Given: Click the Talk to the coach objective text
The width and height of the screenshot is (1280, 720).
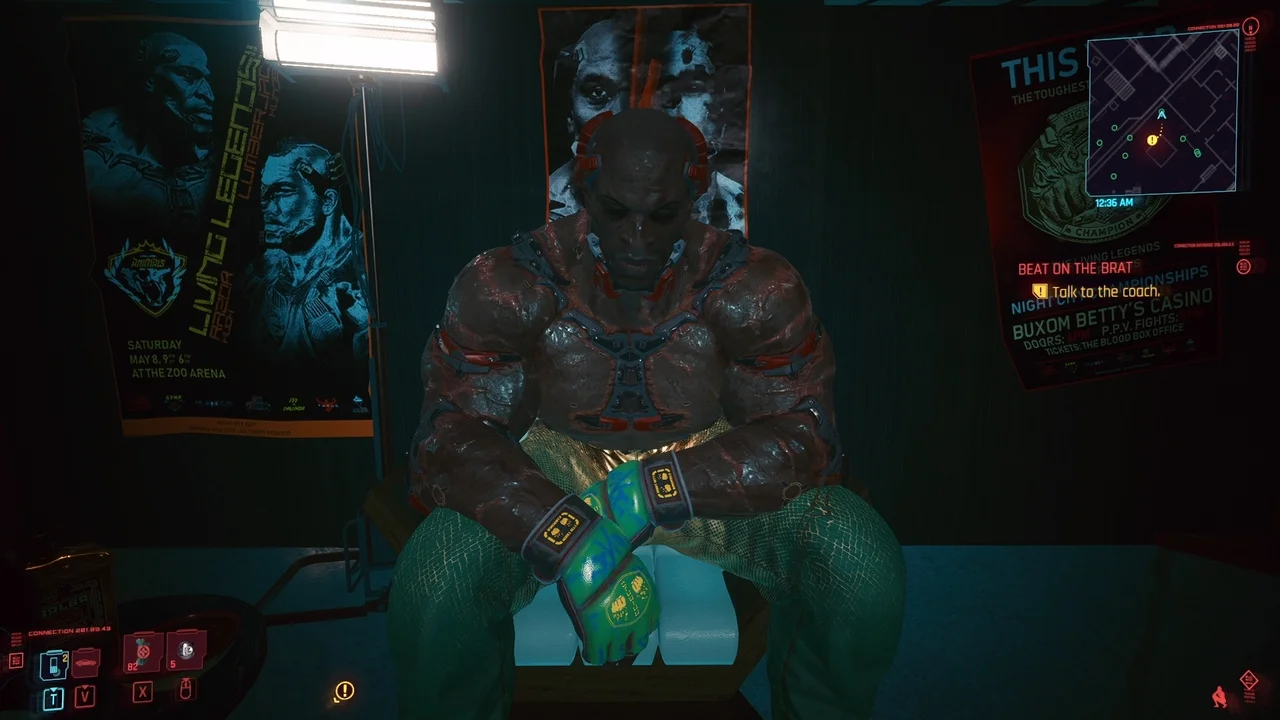Looking at the screenshot, I should pyautogui.click(x=1106, y=291).
